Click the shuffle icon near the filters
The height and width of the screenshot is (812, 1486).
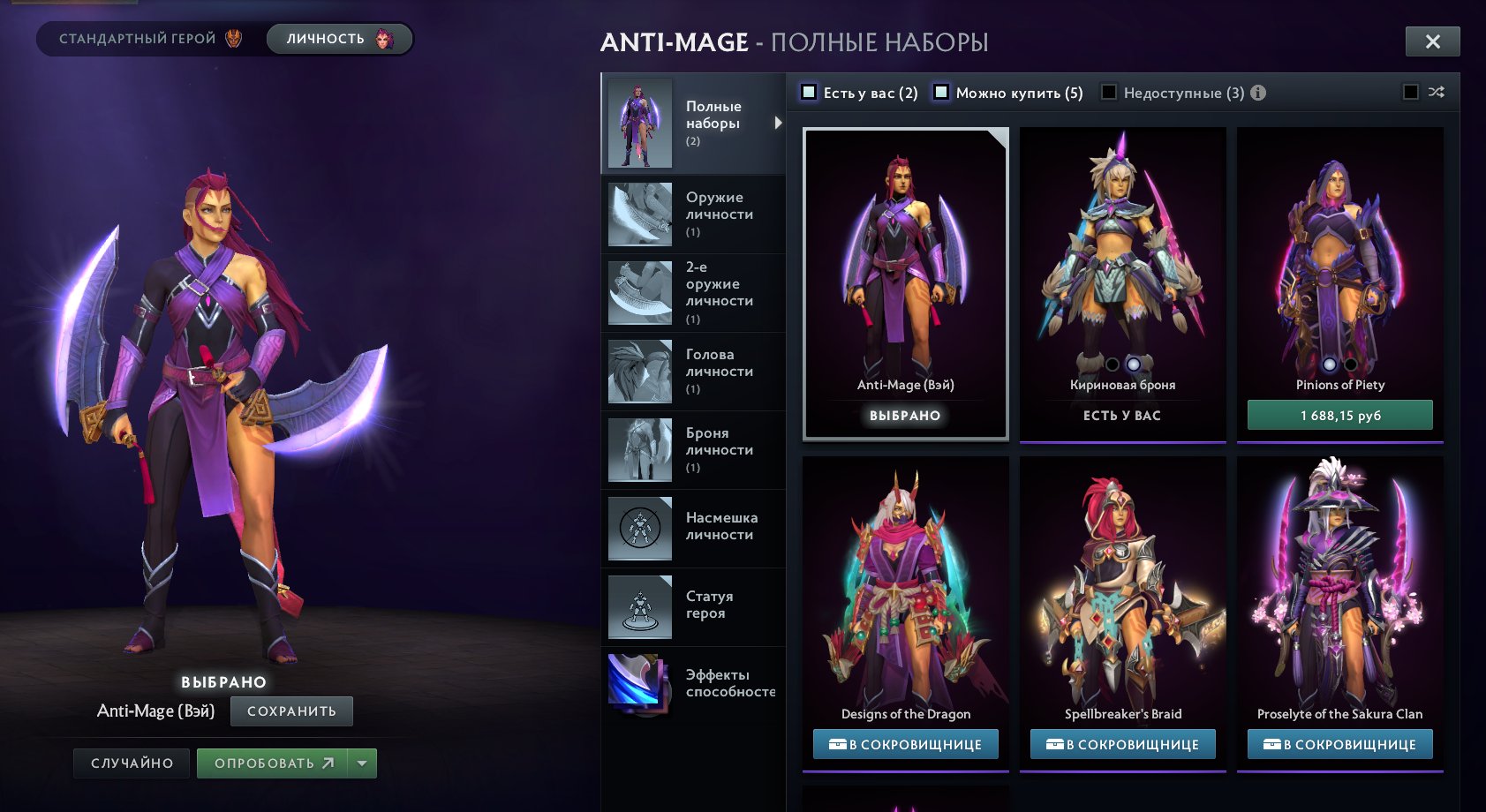click(1437, 92)
